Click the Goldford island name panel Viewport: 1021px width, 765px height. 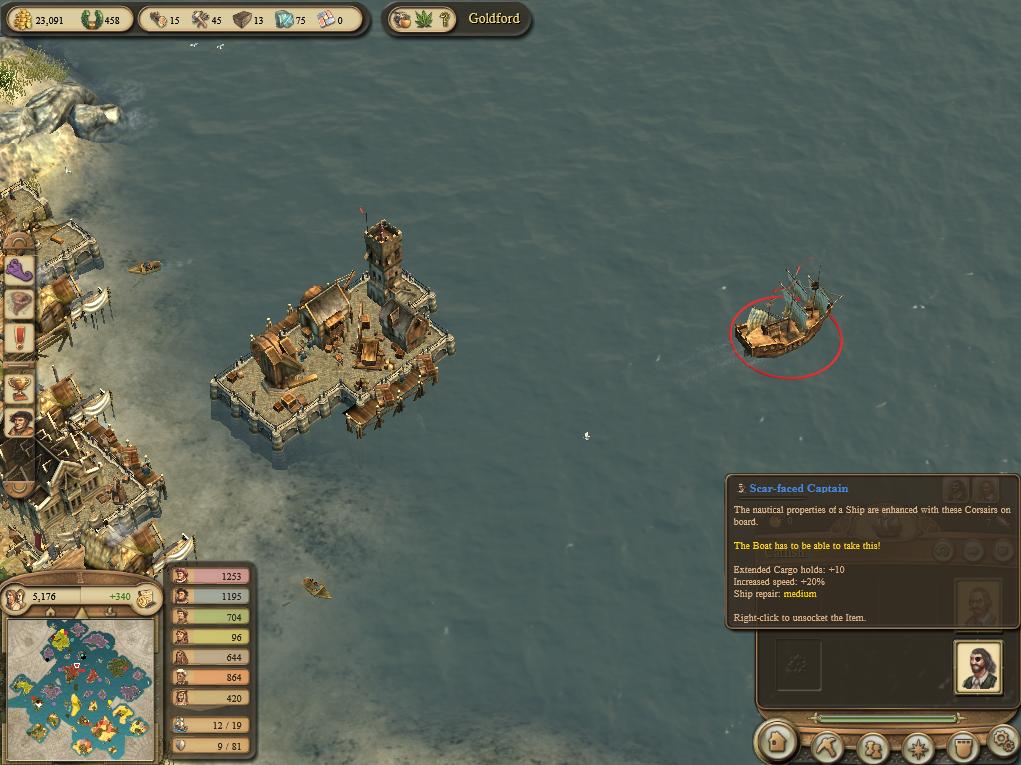pyautogui.click(x=494, y=19)
